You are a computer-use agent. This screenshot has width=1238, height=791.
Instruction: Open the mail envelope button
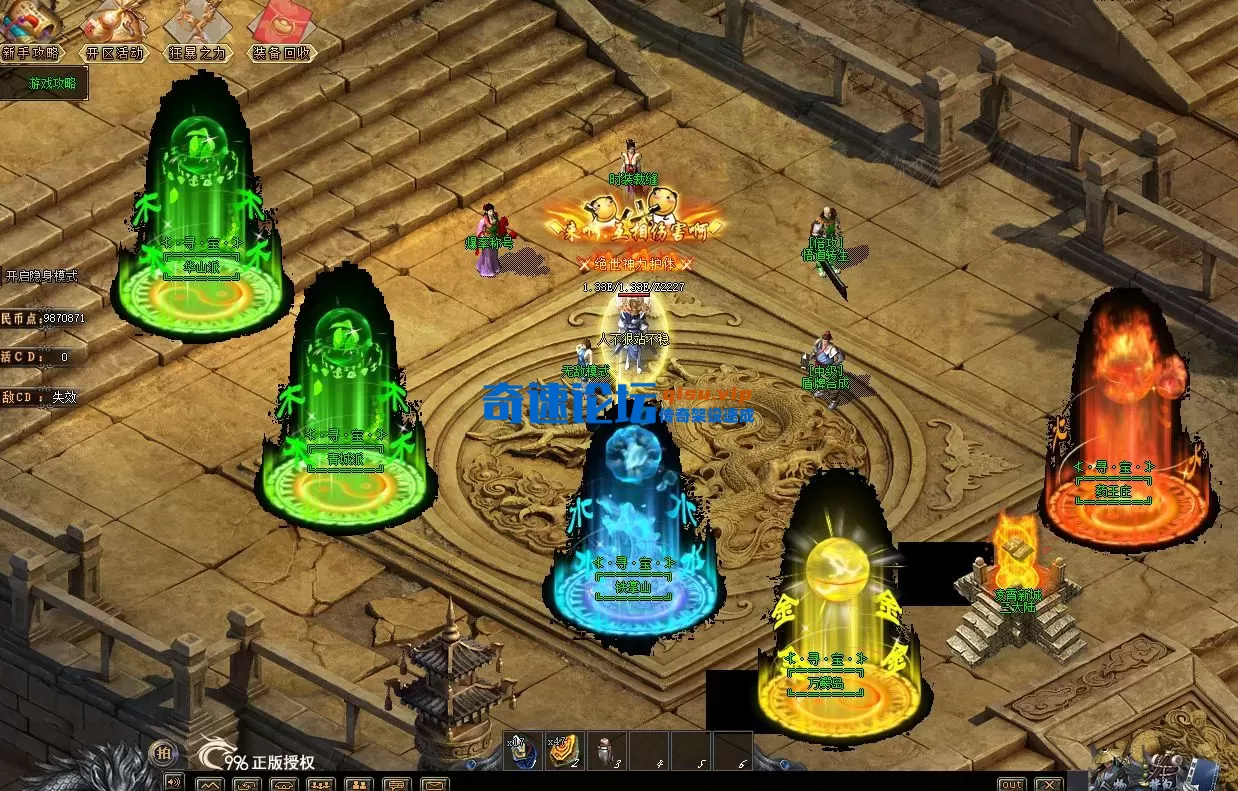coord(435,784)
